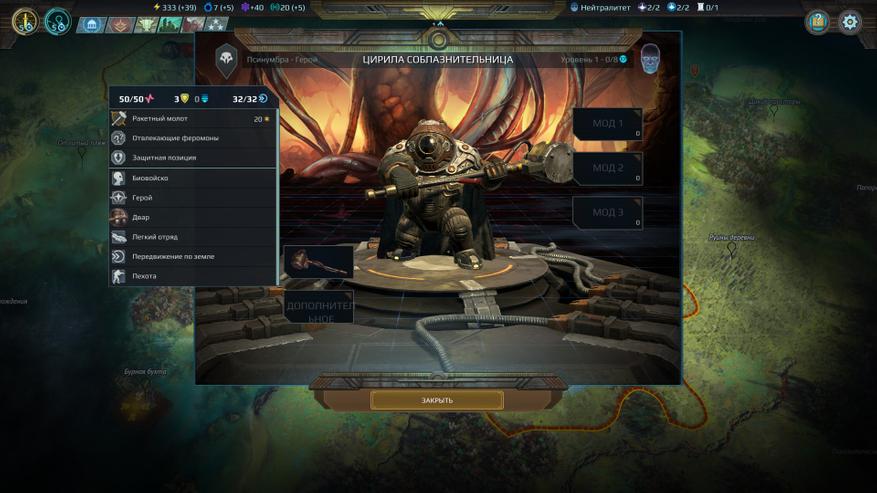877x493 pixels.
Task: Open the help book icon
Action: (817, 22)
